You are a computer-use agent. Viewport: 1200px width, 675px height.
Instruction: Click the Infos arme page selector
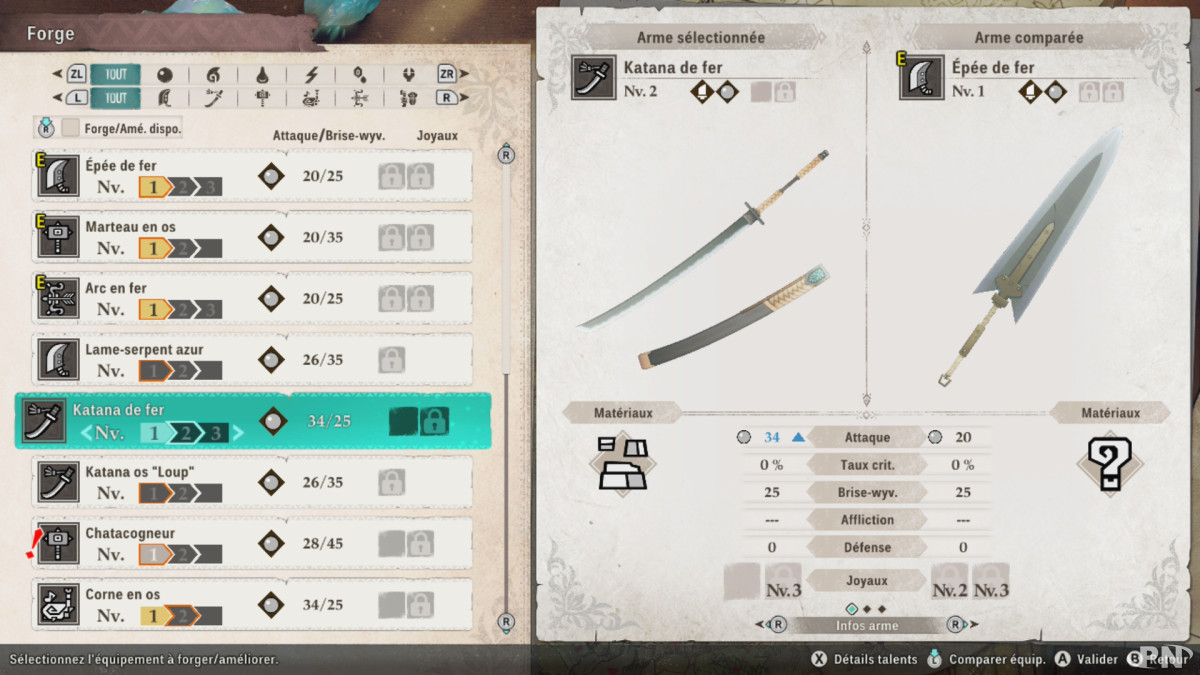coord(866,626)
